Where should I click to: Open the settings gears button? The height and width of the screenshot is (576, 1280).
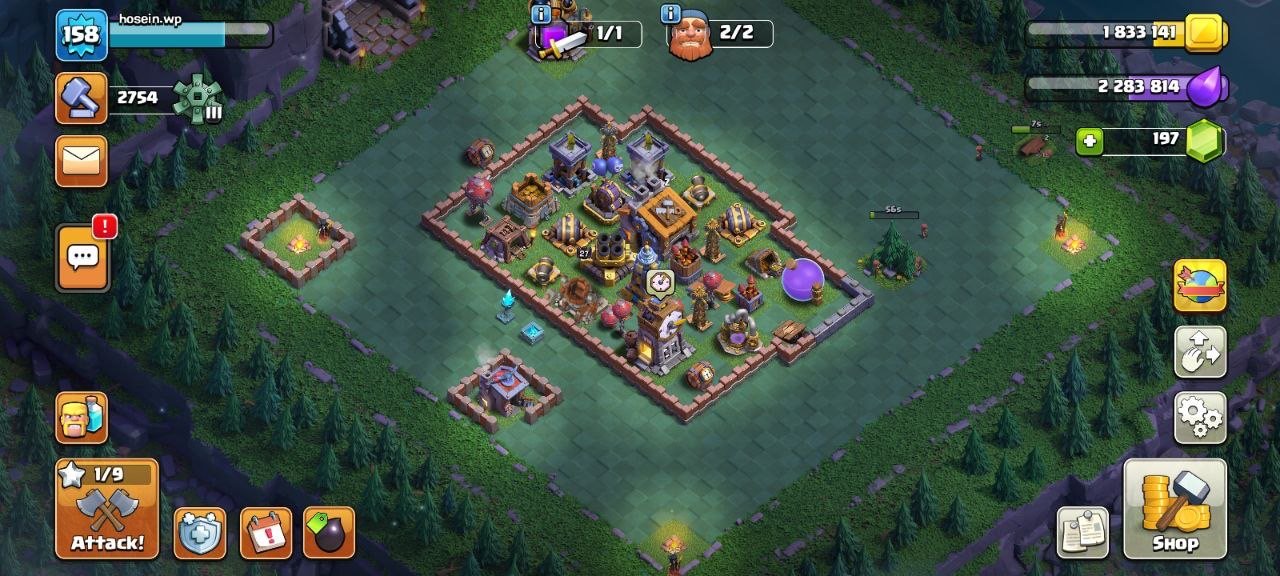(1200, 418)
